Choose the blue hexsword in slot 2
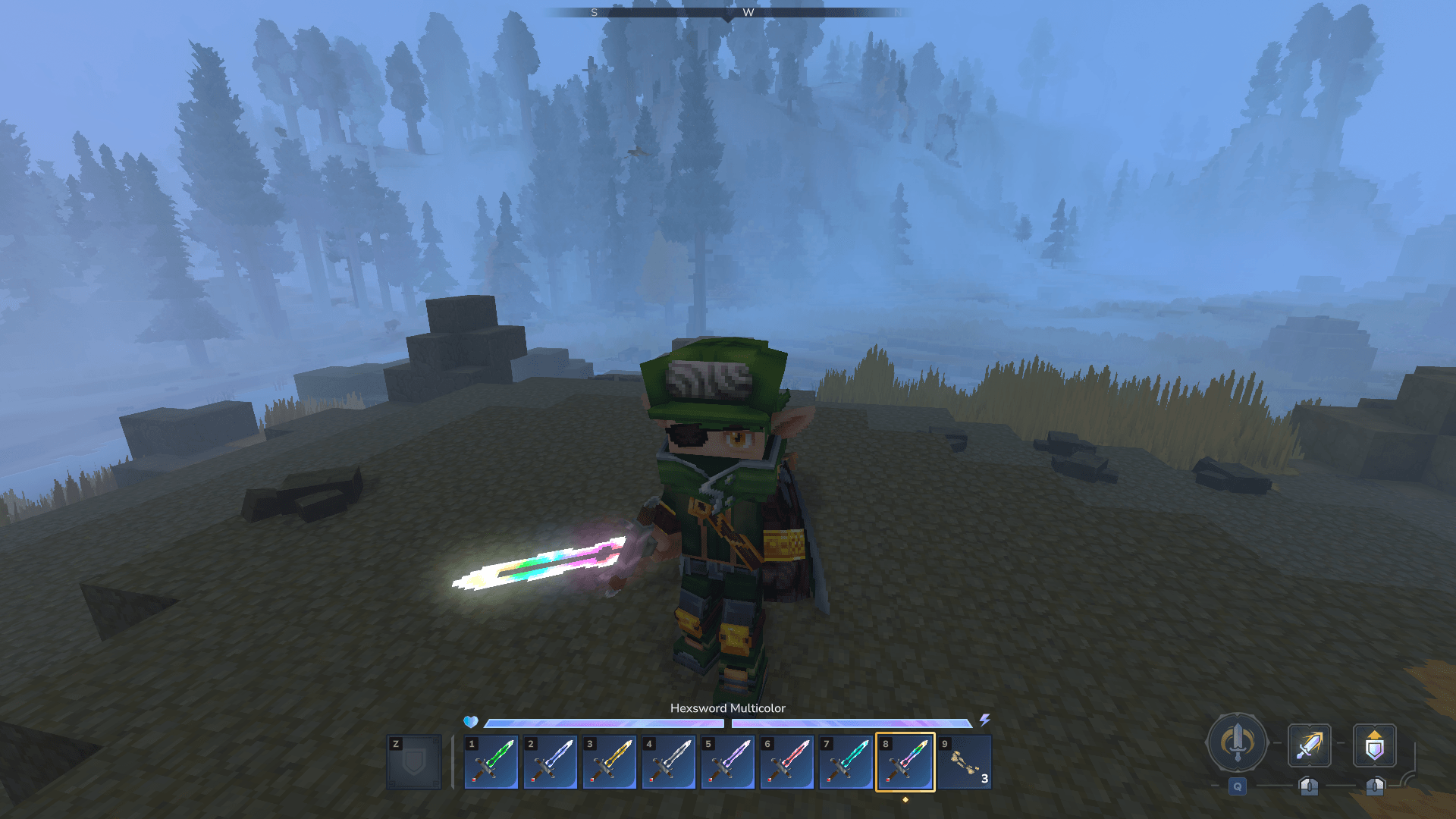This screenshot has width=1456, height=819. 551,762
